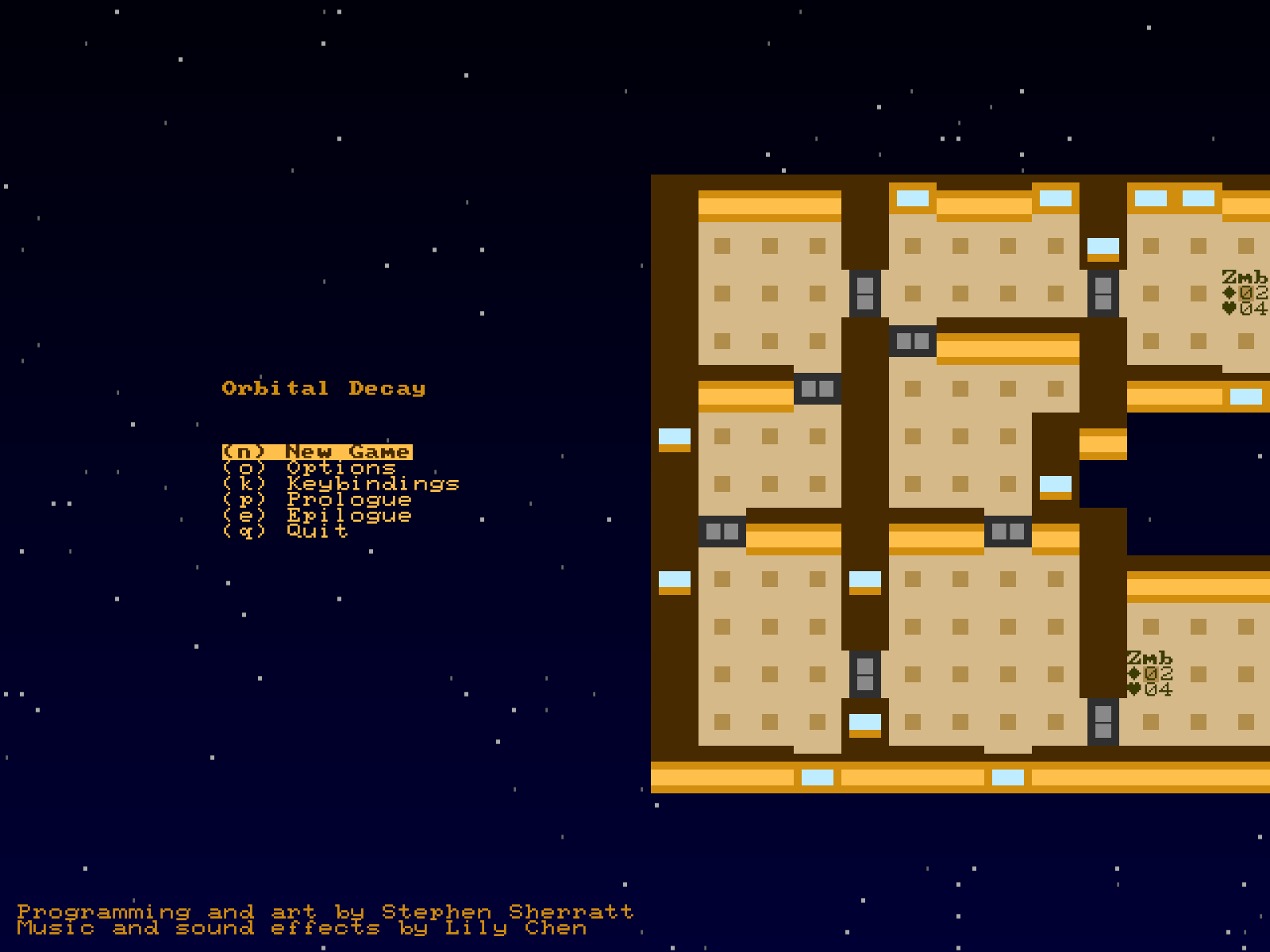This screenshot has height=952, width=1270.
Task: Show the Prologue
Action: click(x=317, y=500)
